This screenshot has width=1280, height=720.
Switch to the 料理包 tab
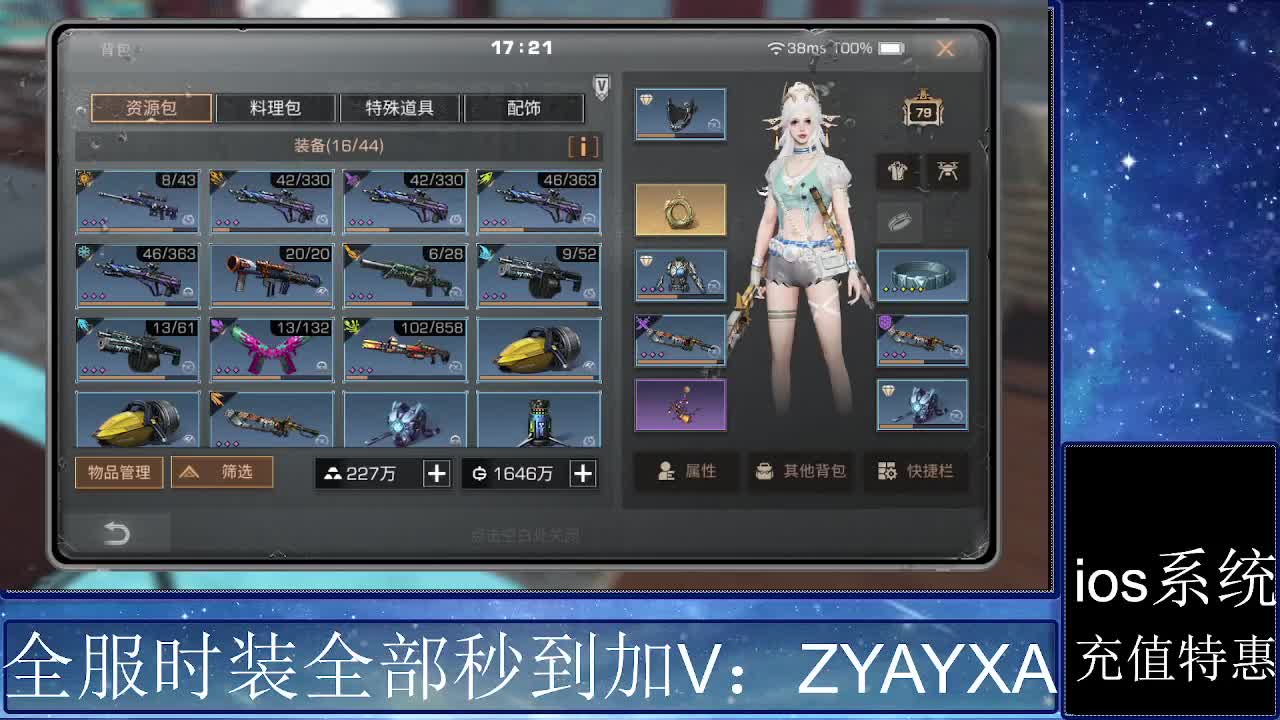276,108
